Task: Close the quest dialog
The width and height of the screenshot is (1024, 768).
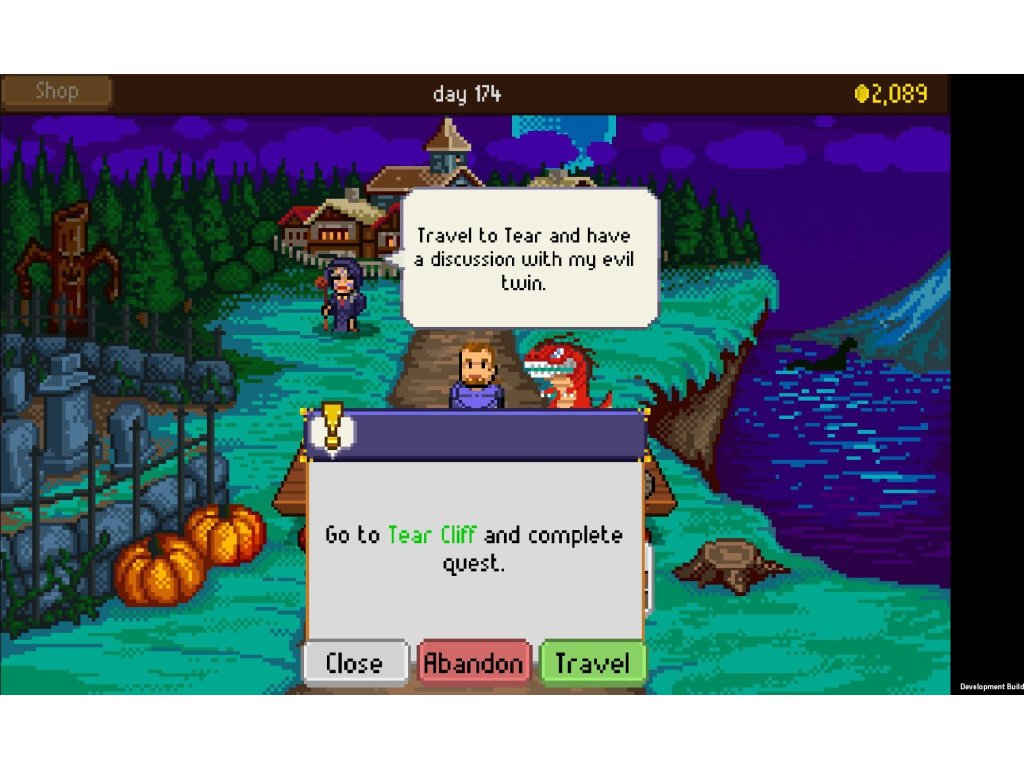Action: coord(355,663)
